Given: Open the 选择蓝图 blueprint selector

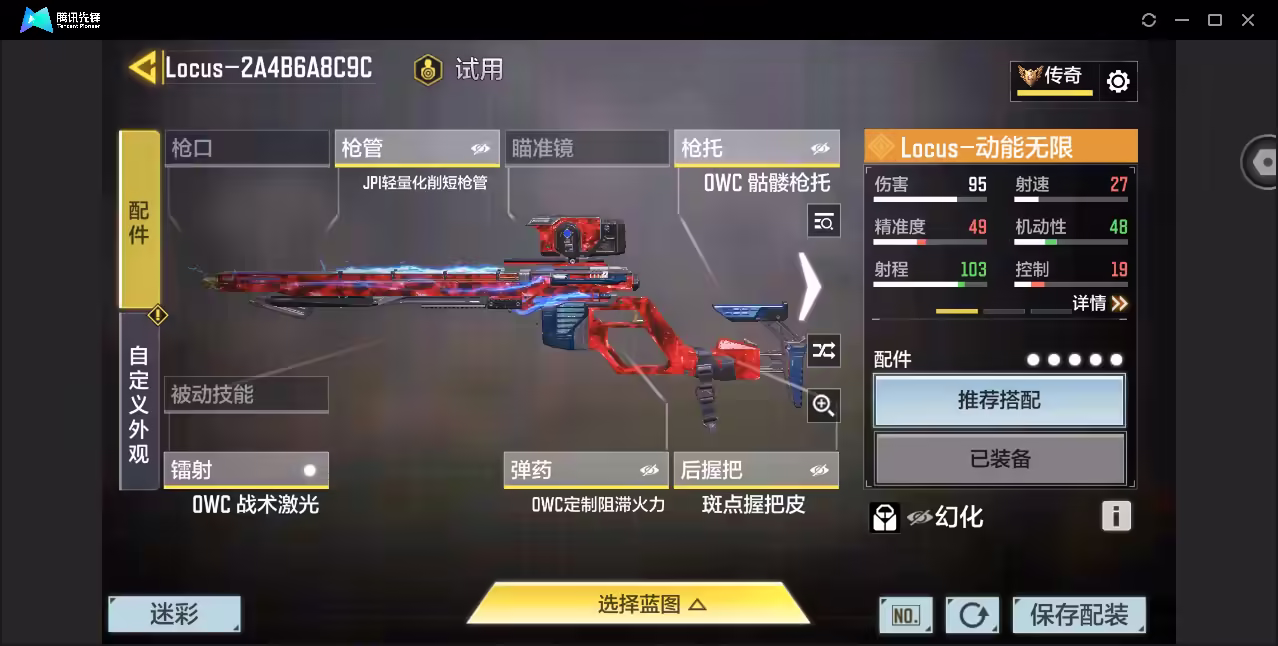Looking at the screenshot, I should tap(639, 604).
